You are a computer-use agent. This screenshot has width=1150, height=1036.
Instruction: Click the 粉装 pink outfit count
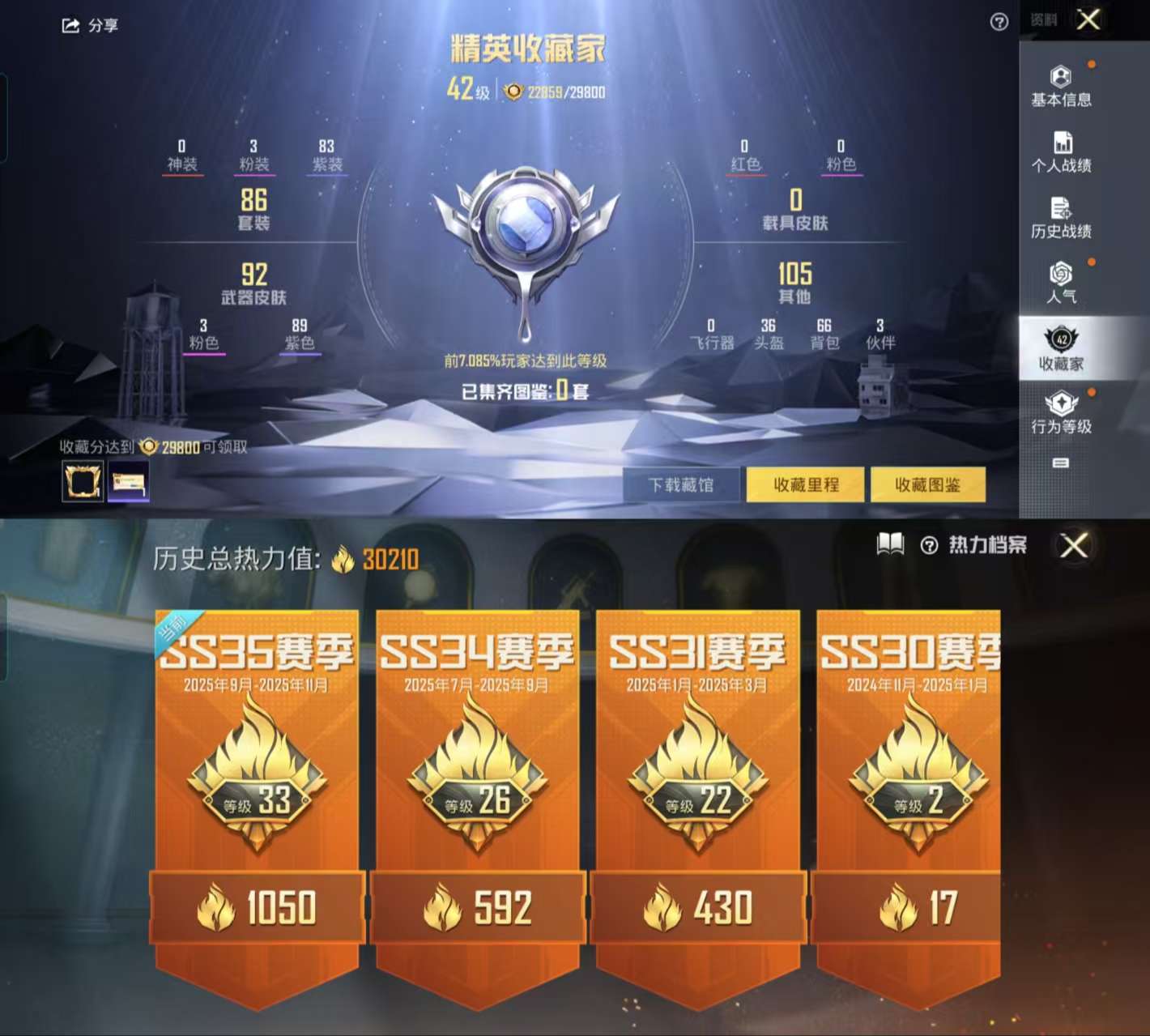(253, 154)
